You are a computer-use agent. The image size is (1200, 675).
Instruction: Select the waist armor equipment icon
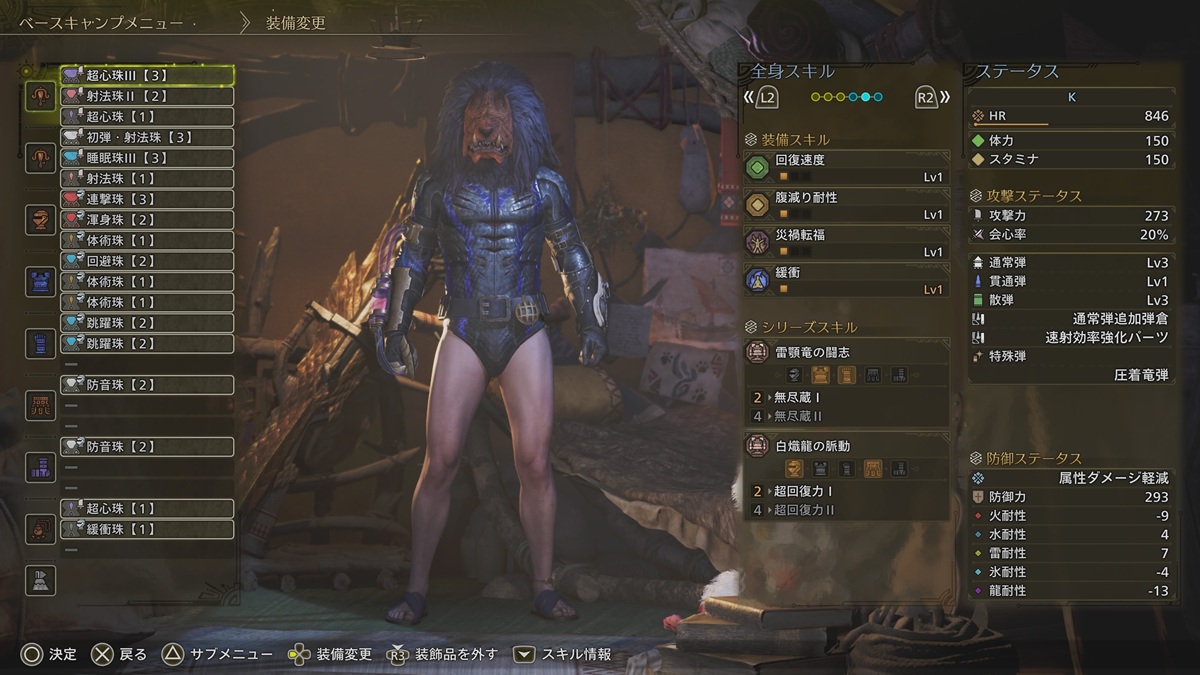40,405
